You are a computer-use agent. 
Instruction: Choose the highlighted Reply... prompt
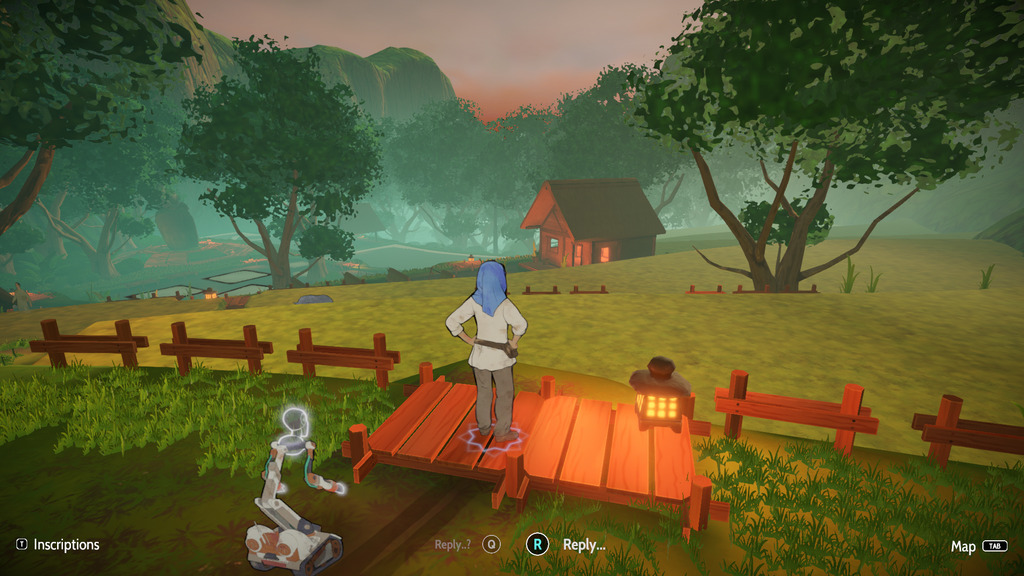(568, 545)
